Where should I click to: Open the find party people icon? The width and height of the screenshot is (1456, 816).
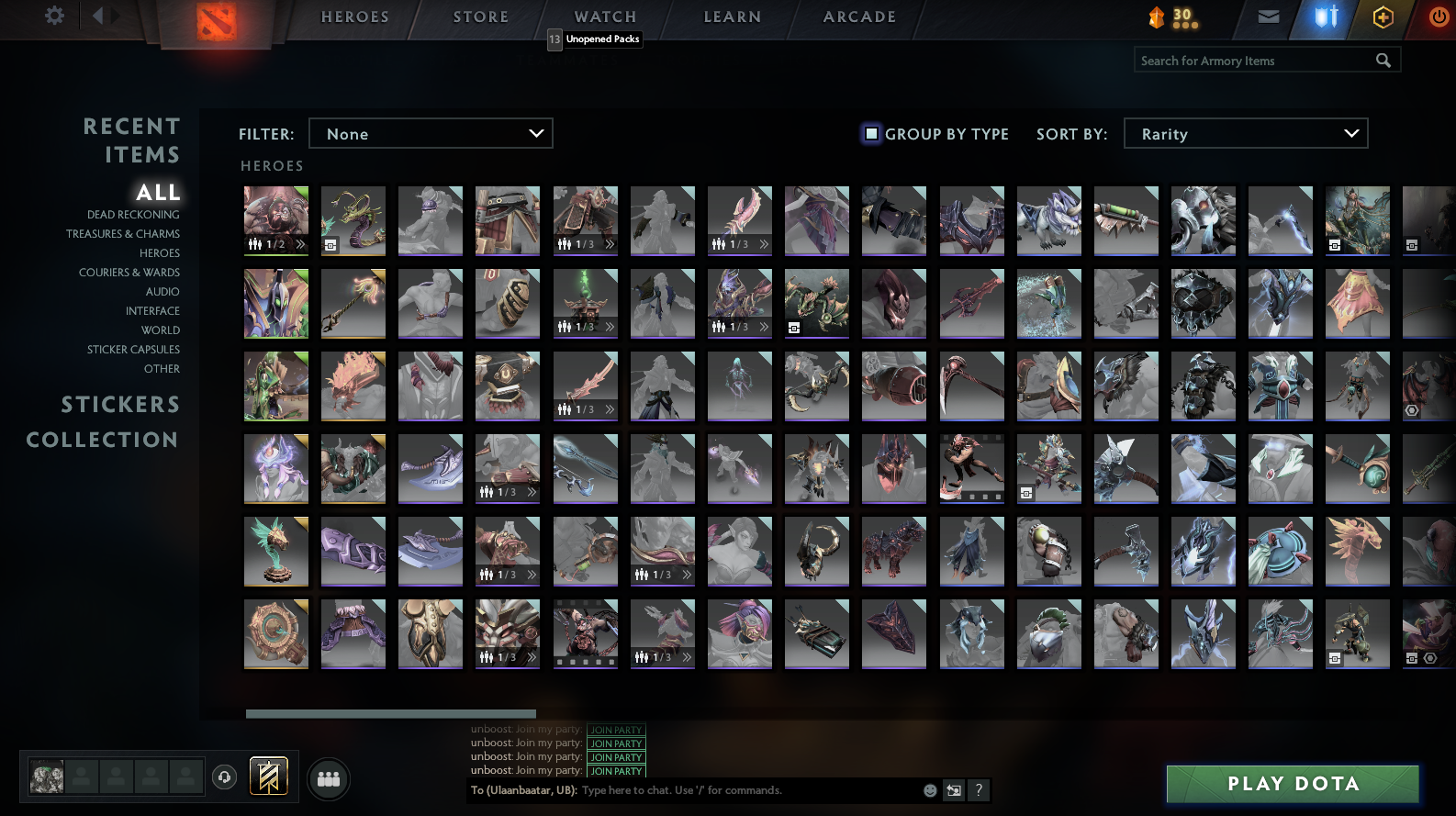328,778
